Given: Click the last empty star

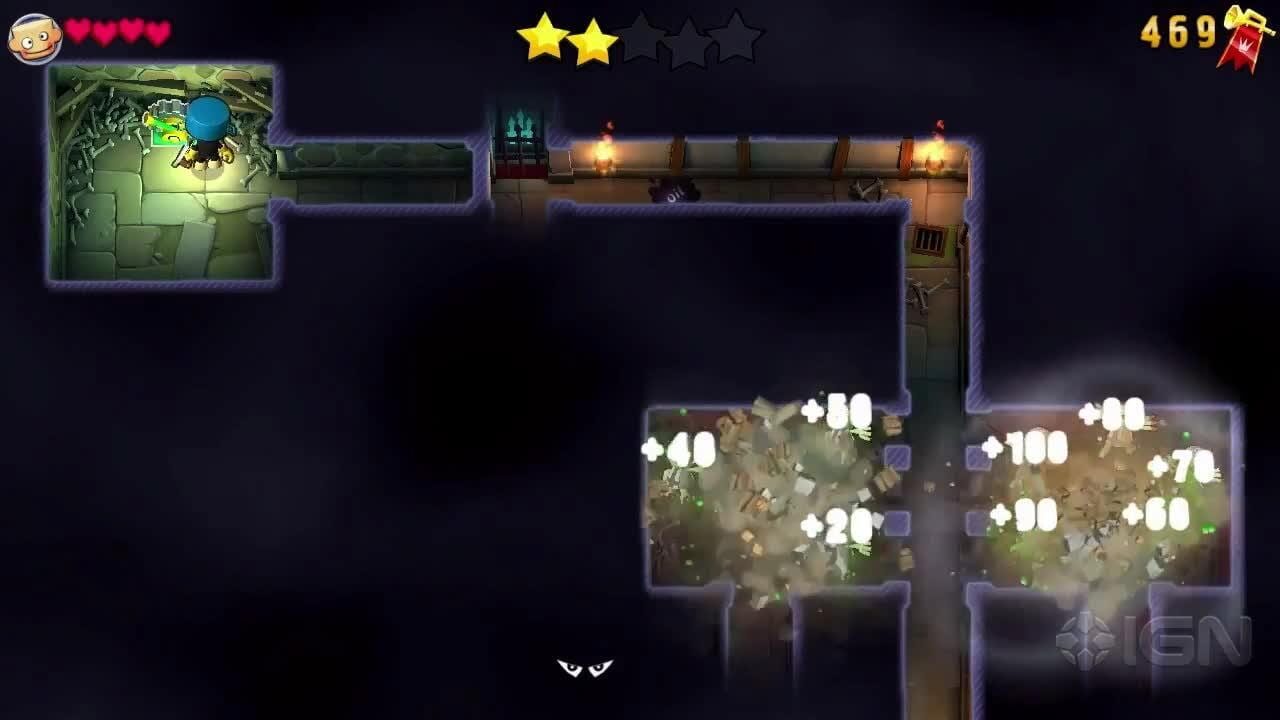Looking at the screenshot, I should click(740, 35).
